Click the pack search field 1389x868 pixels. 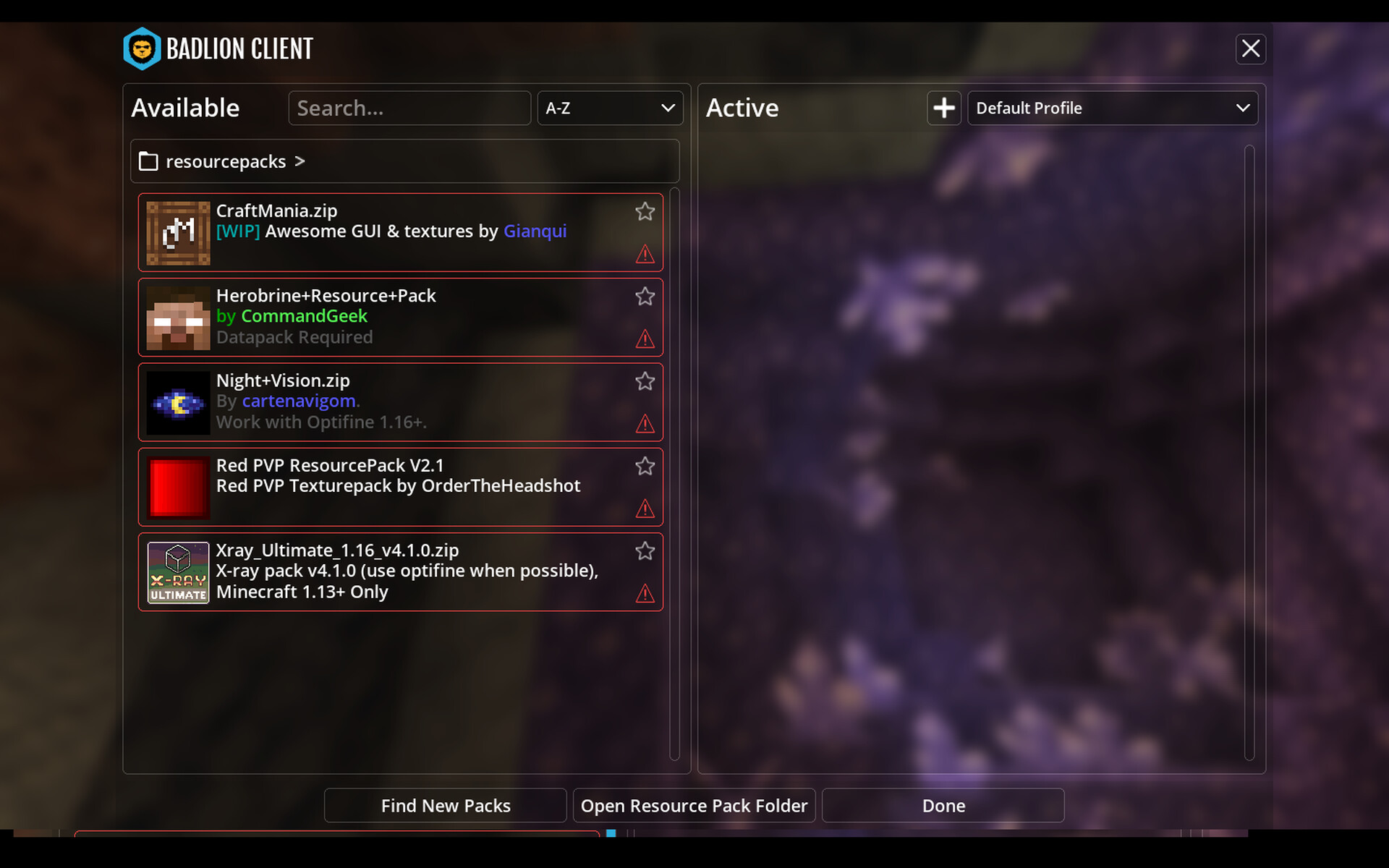point(409,109)
